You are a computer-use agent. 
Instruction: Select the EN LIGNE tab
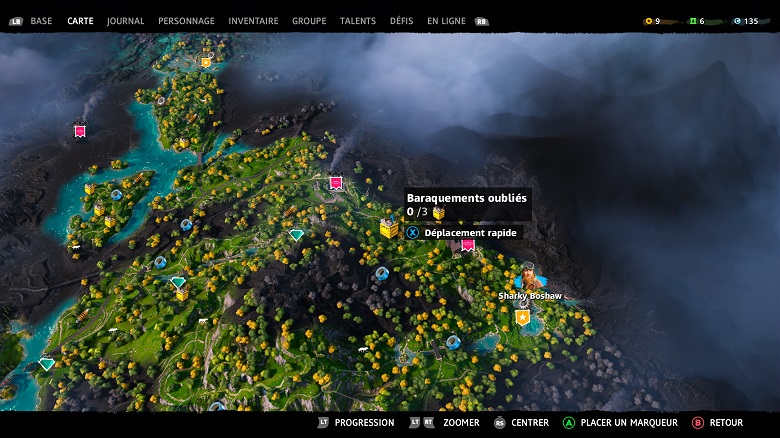[446, 21]
